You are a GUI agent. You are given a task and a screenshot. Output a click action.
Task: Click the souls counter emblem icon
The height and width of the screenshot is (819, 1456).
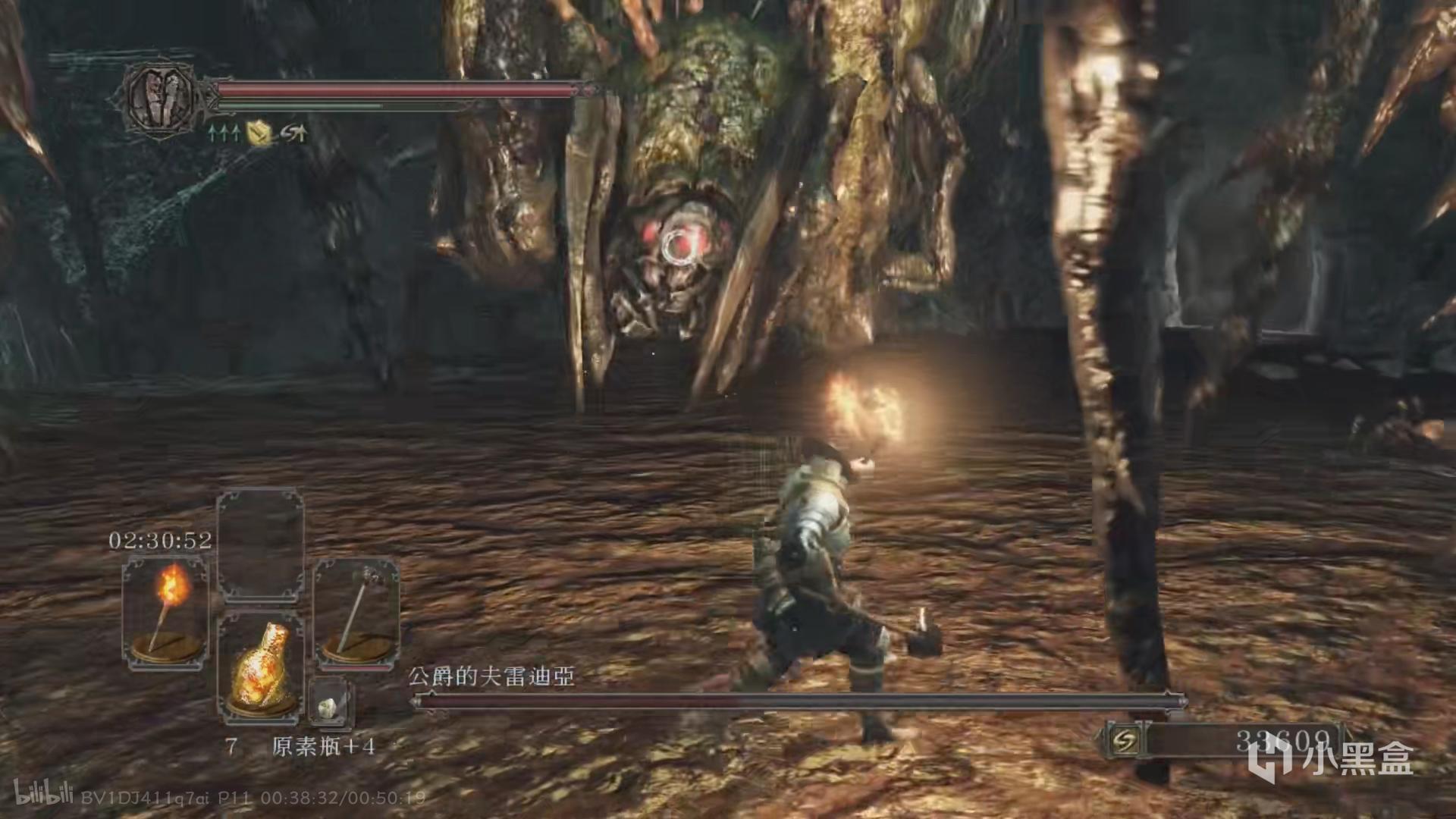click(x=1125, y=741)
